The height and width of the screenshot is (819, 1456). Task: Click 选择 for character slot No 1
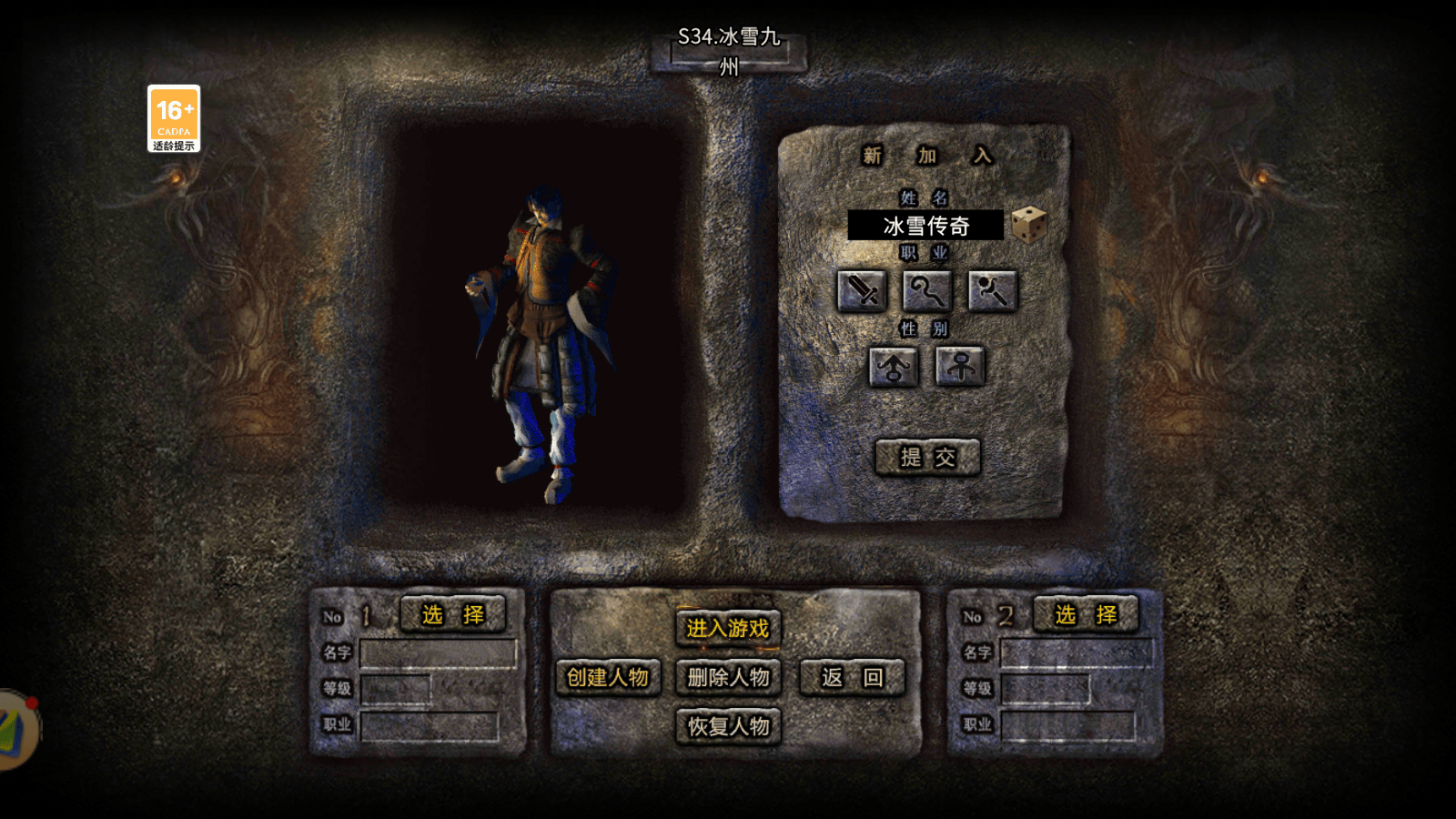point(452,615)
